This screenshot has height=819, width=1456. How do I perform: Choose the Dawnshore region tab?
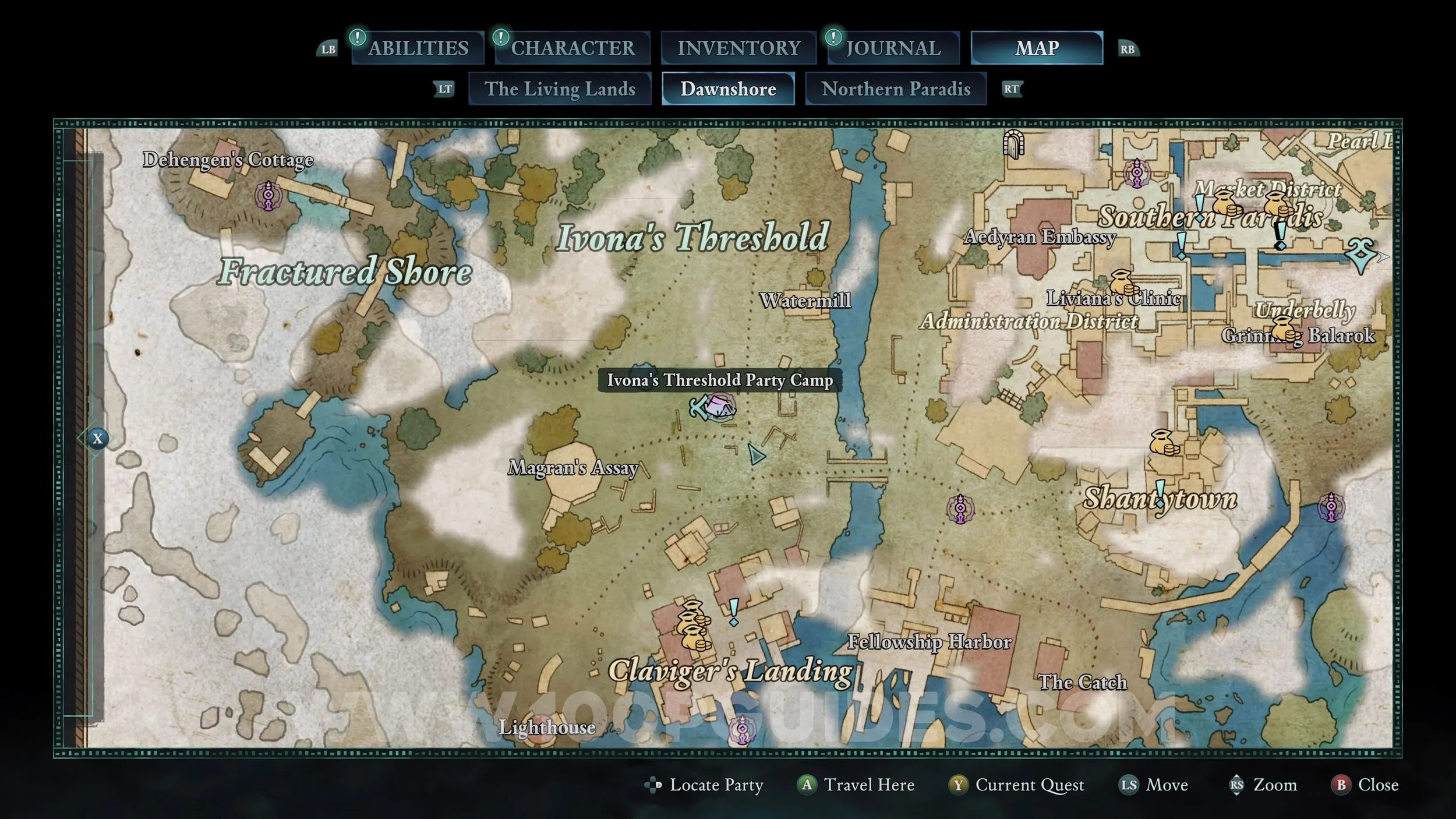(x=728, y=89)
